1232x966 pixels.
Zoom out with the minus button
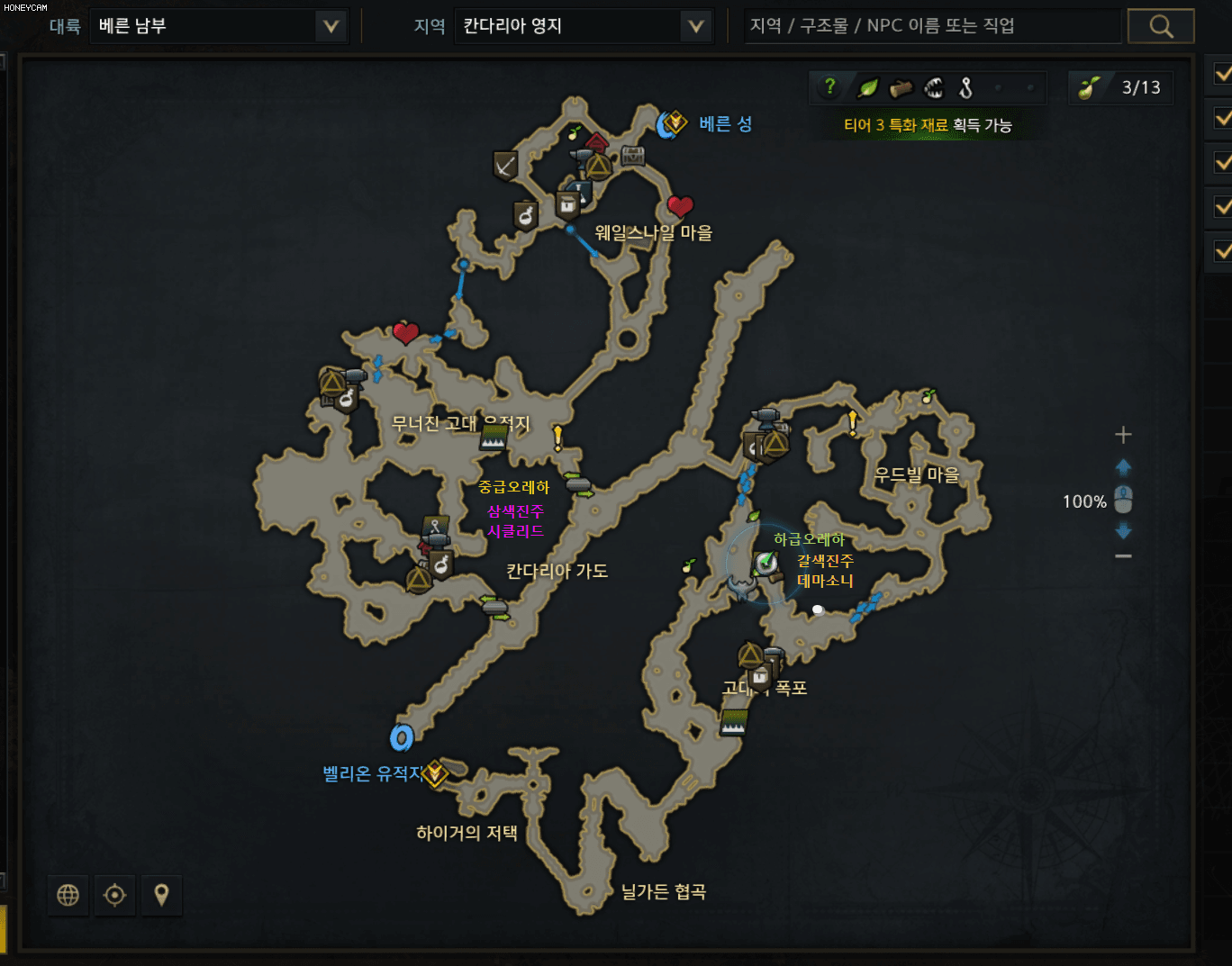(1123, 556)
